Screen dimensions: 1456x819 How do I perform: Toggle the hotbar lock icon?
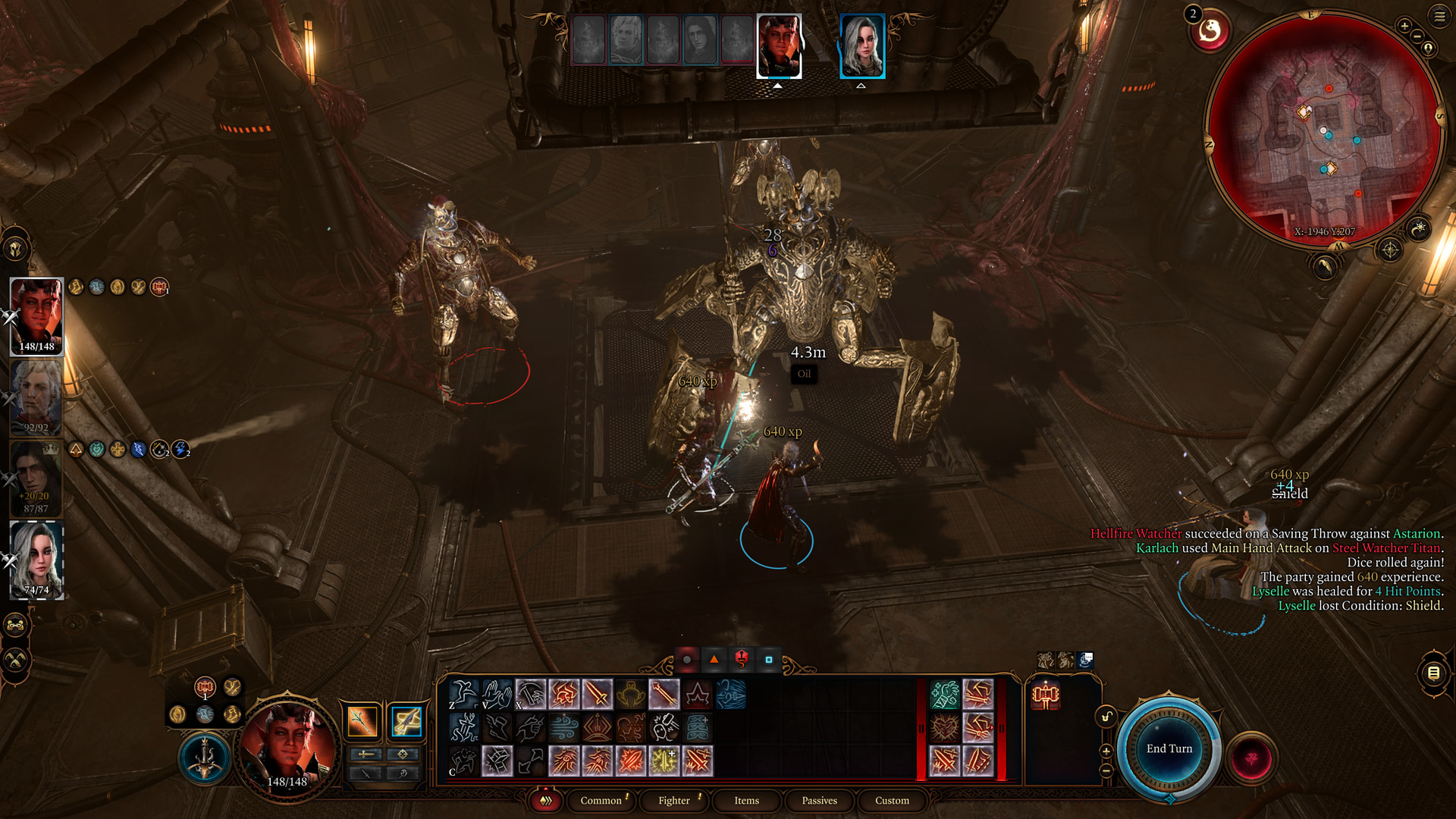pos(1106,717)
